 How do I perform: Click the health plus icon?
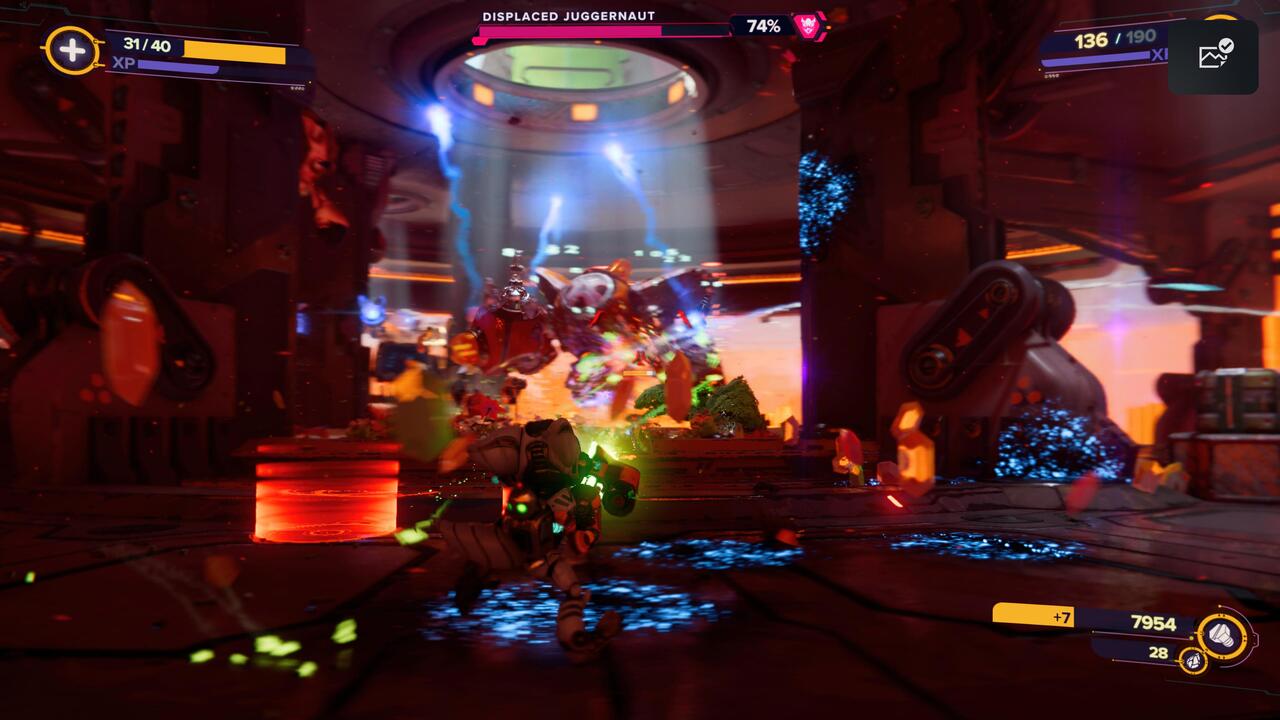(x=72, y=50)
